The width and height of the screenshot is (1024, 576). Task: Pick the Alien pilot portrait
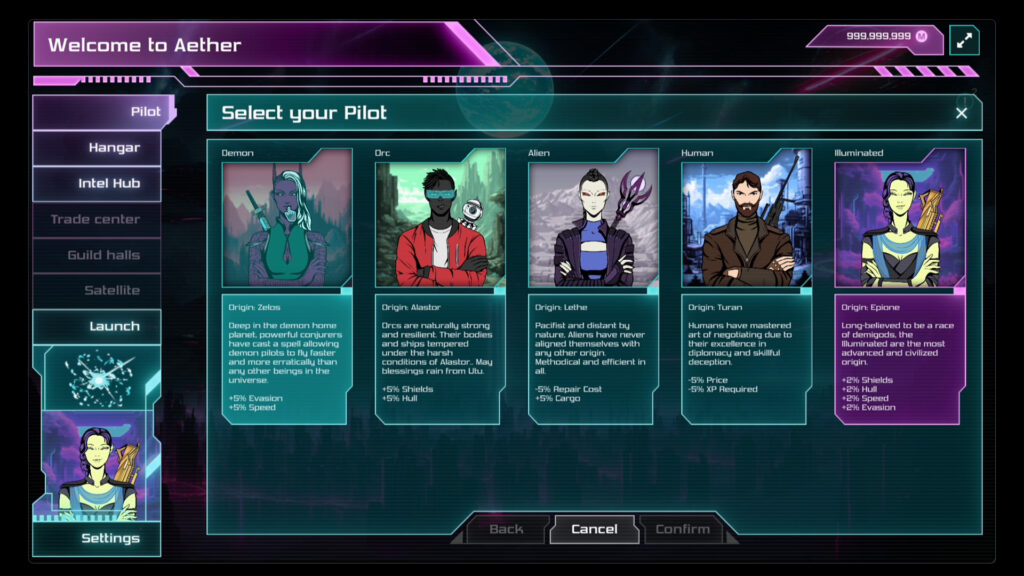(x=593, y=218)
